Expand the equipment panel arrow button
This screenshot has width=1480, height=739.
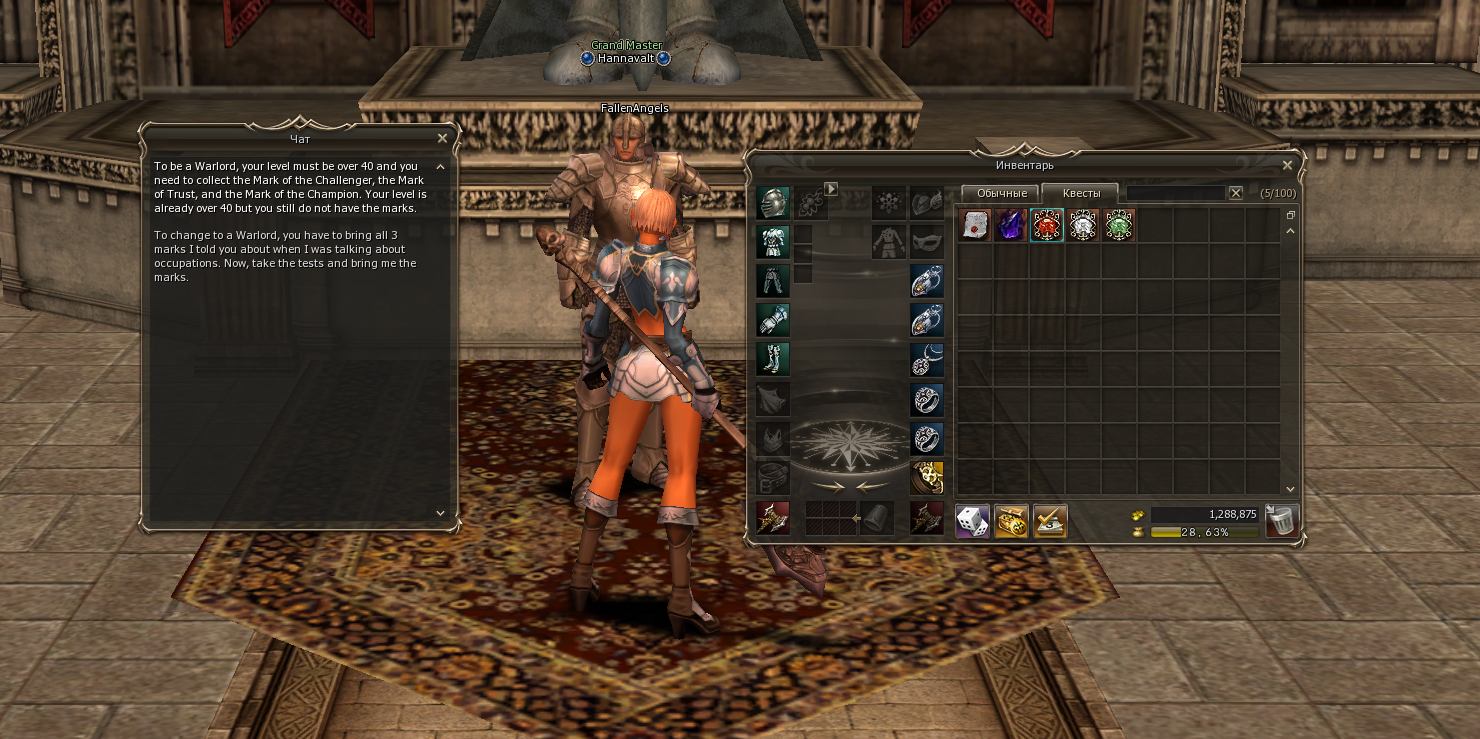point(830,188)
